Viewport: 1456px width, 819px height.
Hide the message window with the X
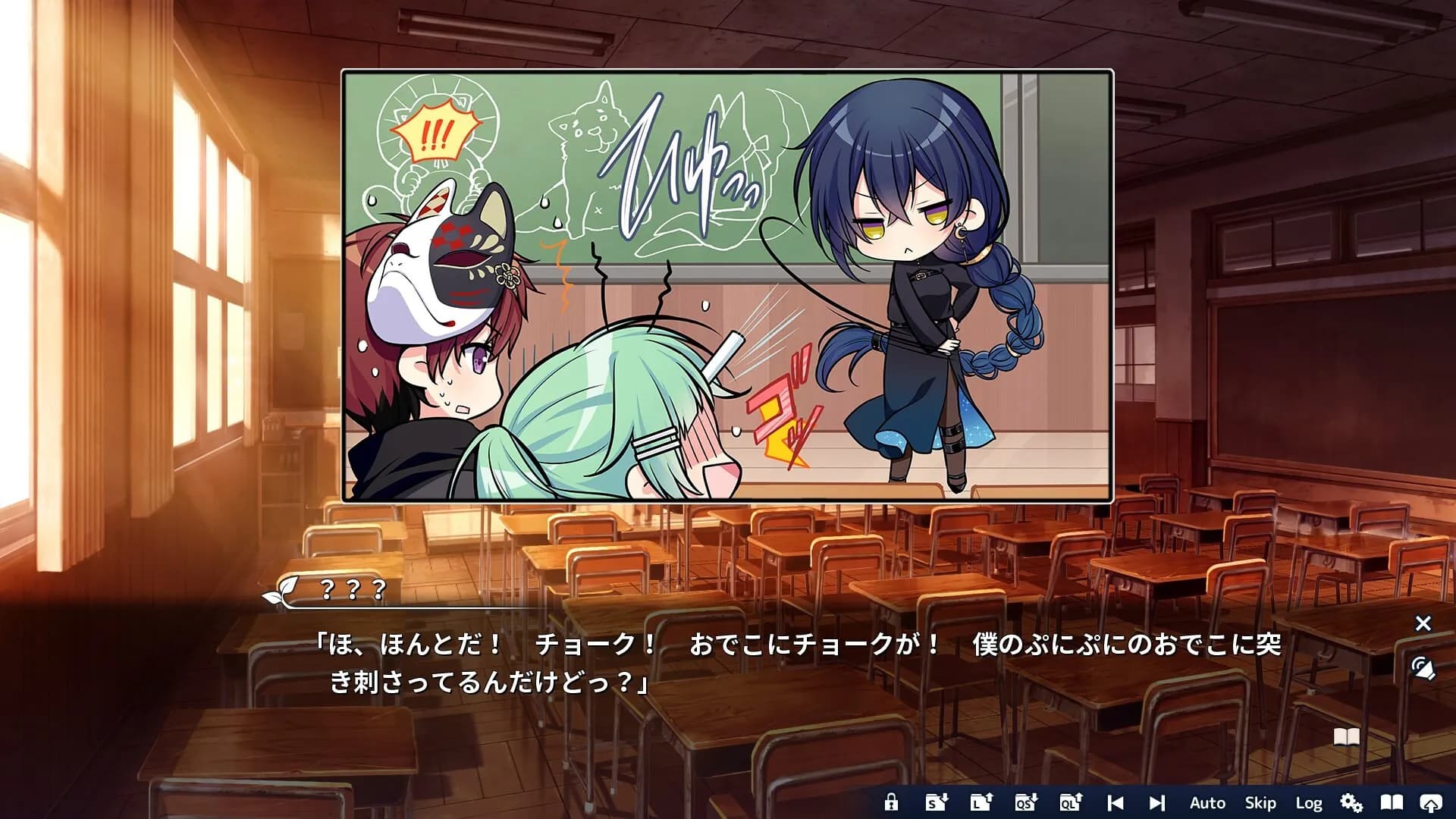1423,623
